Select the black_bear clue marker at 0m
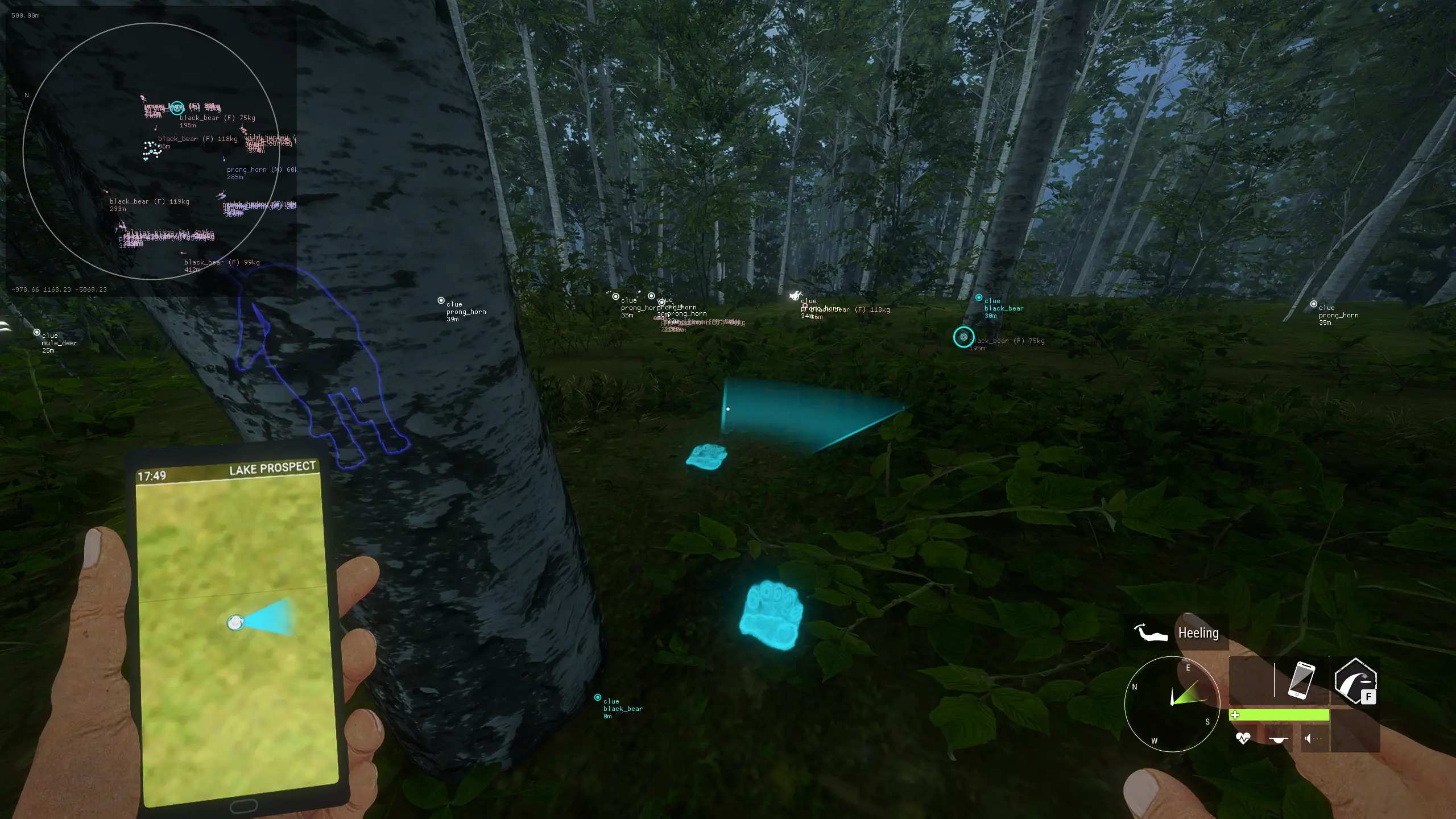 coord(598,697)
